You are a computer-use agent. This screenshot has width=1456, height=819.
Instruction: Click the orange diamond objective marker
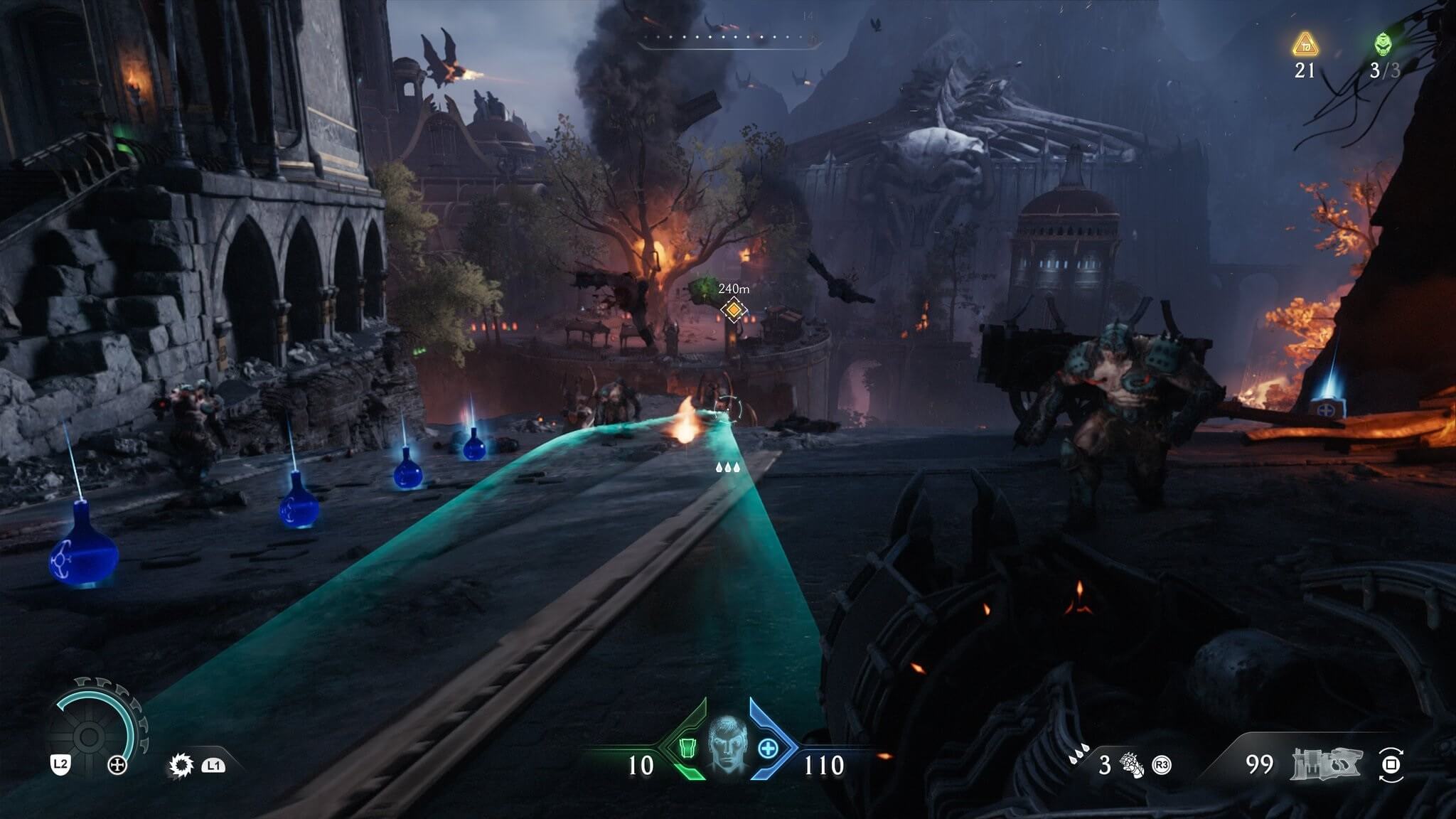(x=733, y=309)
